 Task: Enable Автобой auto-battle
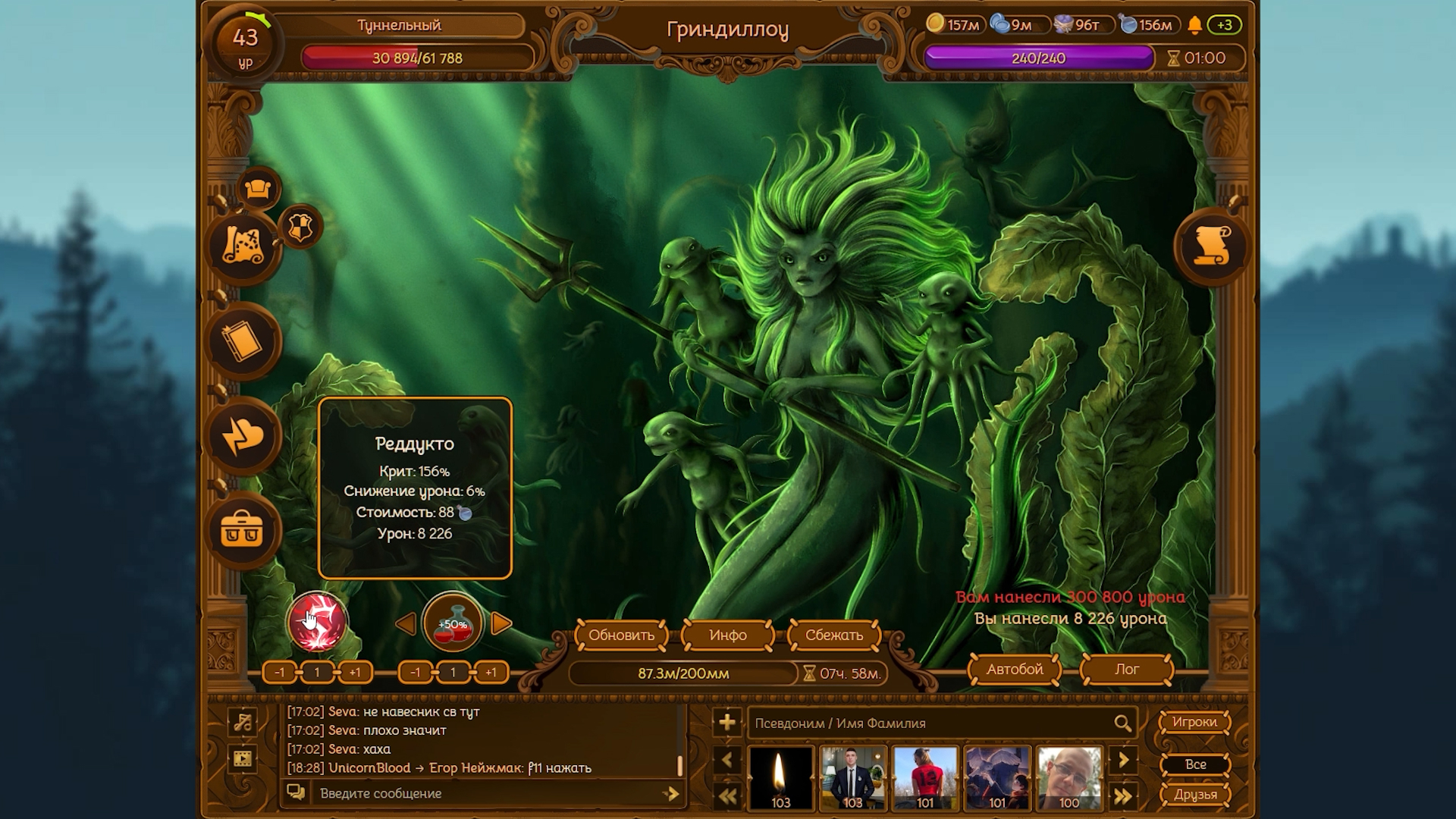point(1014,670)
